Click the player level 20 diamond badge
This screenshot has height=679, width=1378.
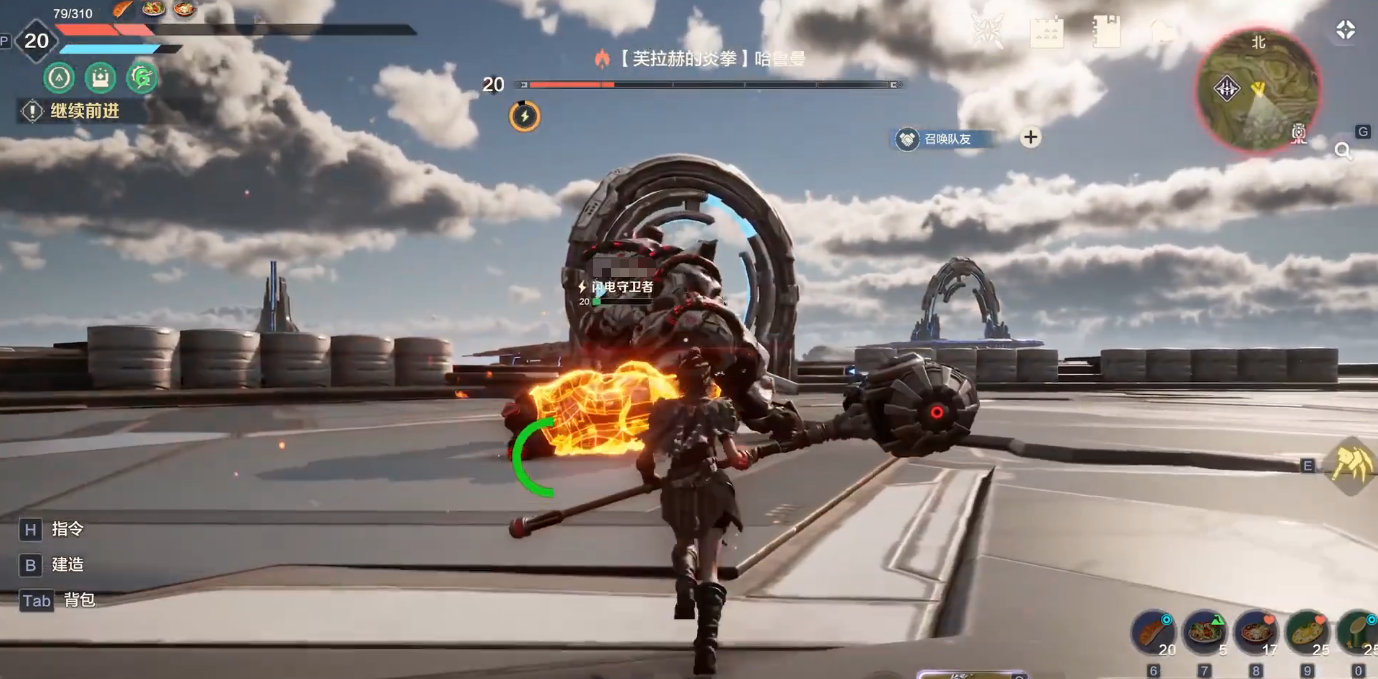tap(37, 41)
